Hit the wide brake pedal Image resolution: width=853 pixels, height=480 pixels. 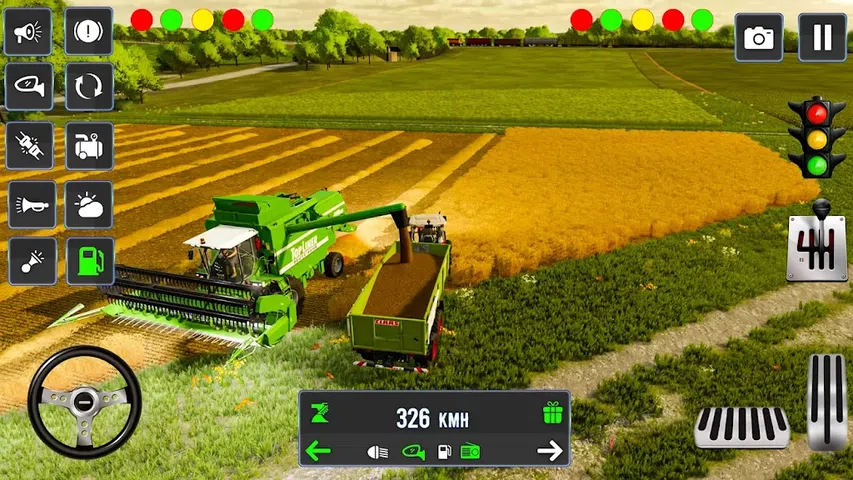click(x=742, y=427)
